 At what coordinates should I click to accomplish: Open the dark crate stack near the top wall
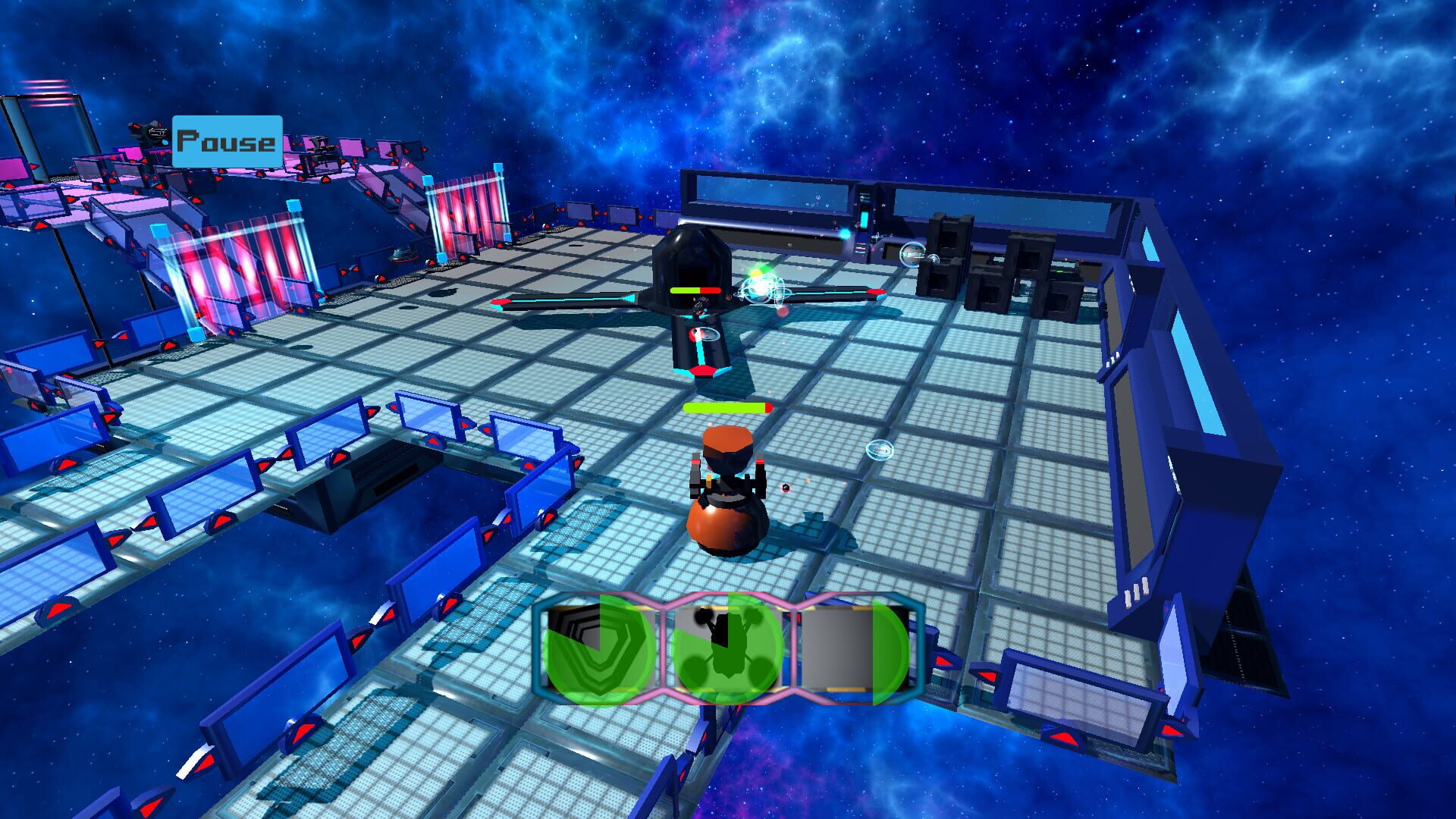coord(986,265)
